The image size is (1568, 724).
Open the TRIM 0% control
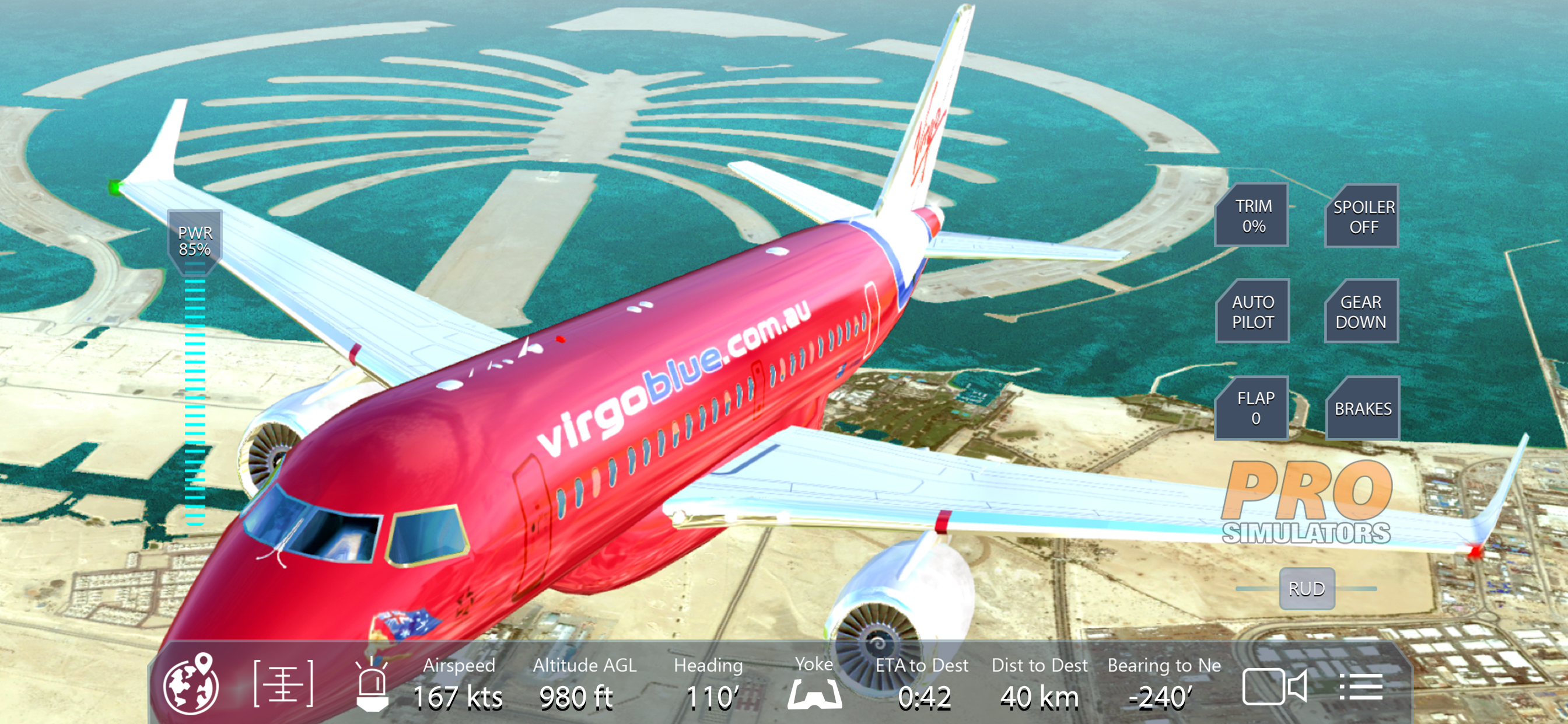pyautogui.click(x=1252, y=216)
